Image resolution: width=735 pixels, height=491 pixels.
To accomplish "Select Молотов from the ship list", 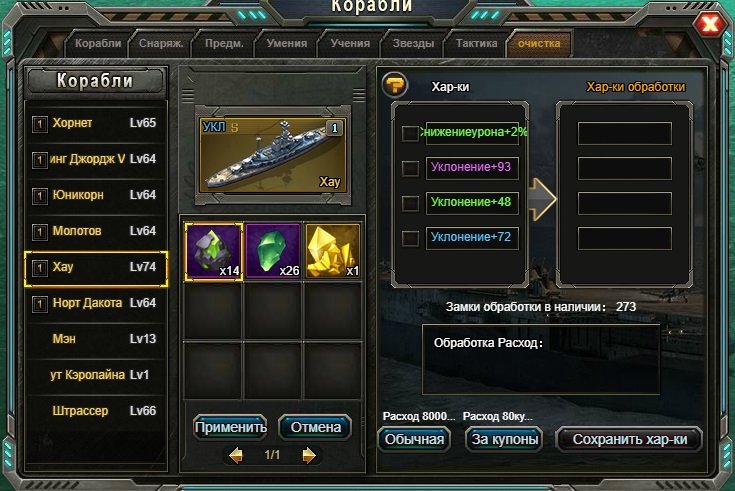I will pos(96,231).
